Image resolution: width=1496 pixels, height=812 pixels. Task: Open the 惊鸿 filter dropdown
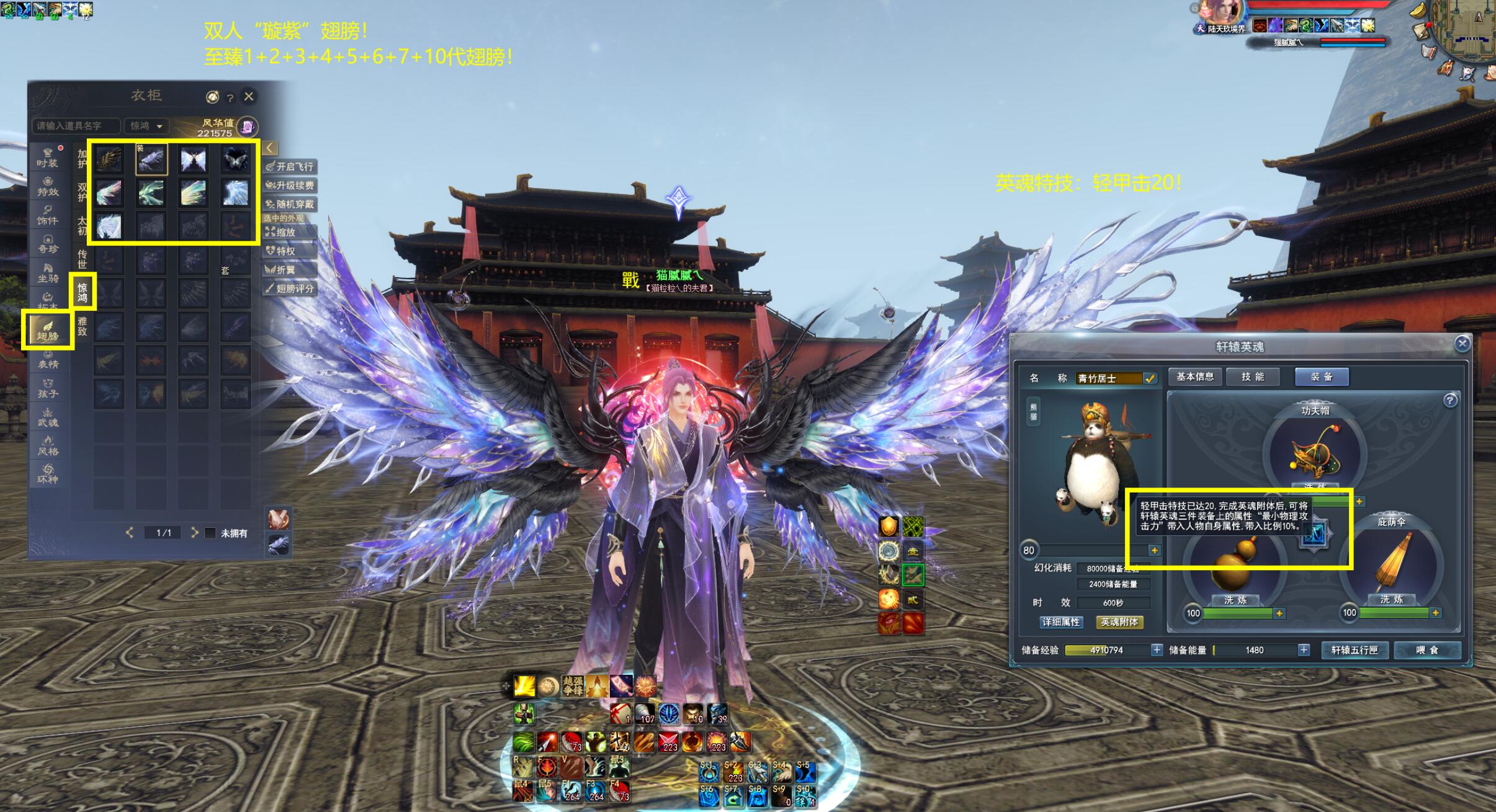pos(146,126)
